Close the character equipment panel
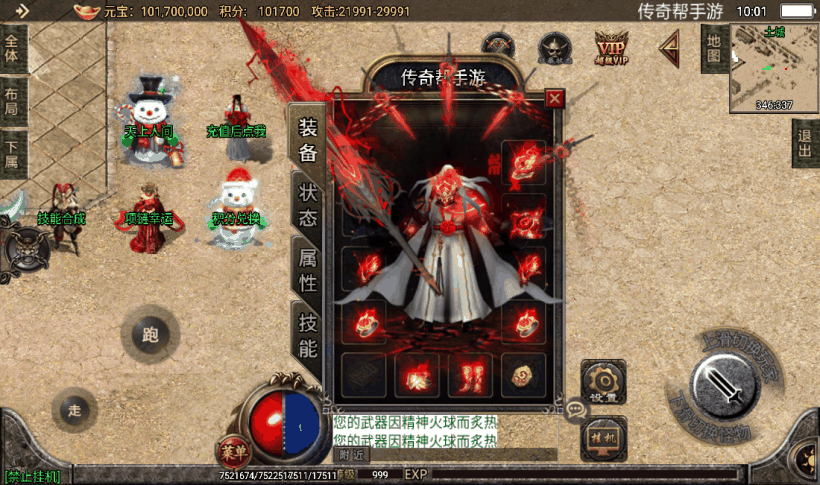Screen dimensions: 820x485 point(554,98)
